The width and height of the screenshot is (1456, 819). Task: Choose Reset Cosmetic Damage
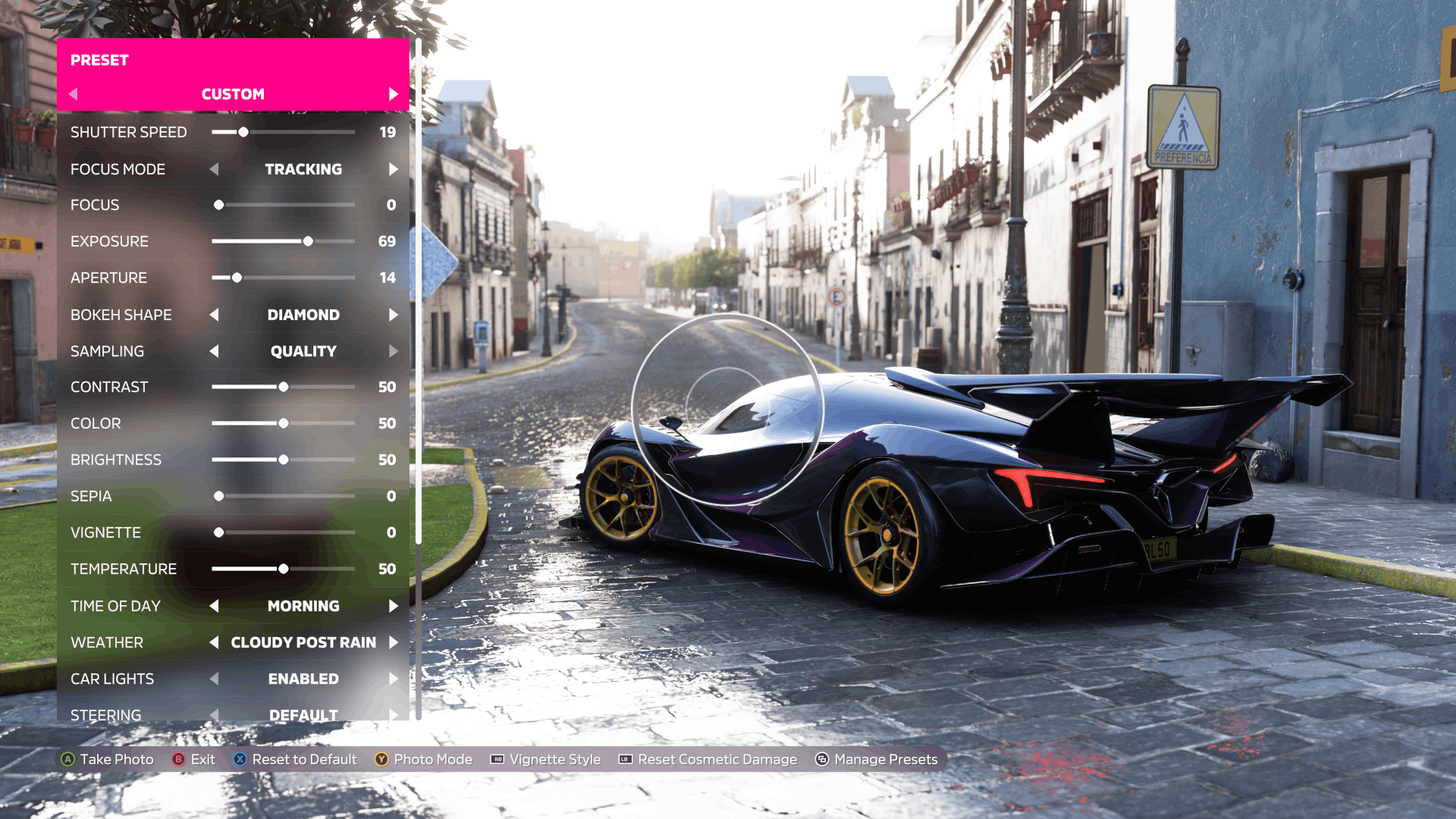point(717,759)
